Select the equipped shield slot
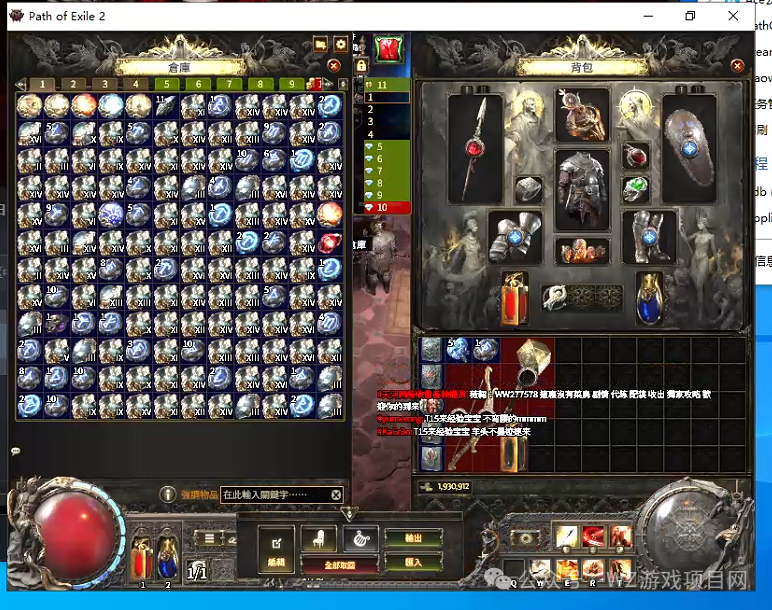The width and height of the screenshot is (772, 610). click(689, 143)
